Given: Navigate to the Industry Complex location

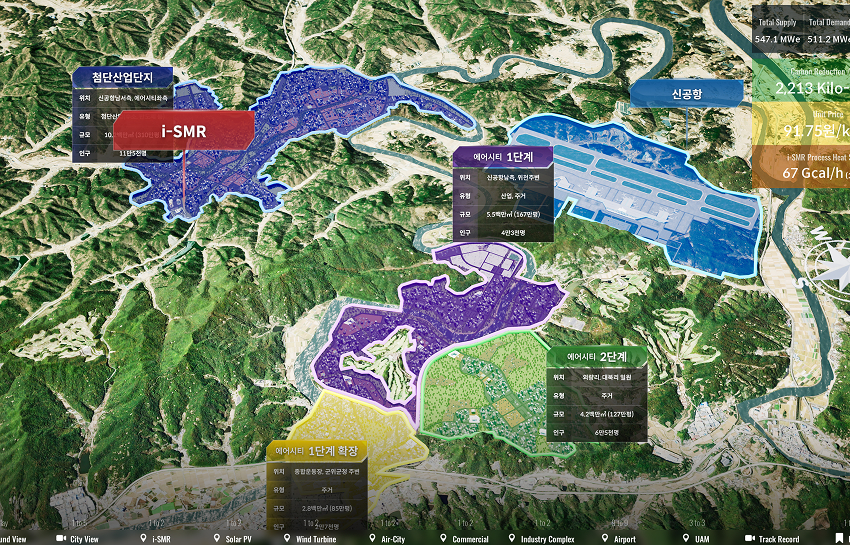Looking at the screenshot, I should pyautogui.click(x=547, y=539).
